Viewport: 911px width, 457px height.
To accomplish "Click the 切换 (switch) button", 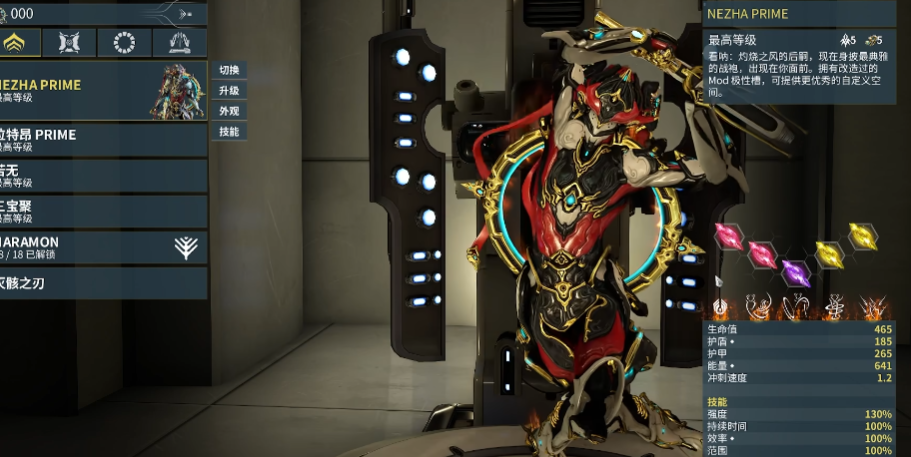I will [x=229, y=70].
